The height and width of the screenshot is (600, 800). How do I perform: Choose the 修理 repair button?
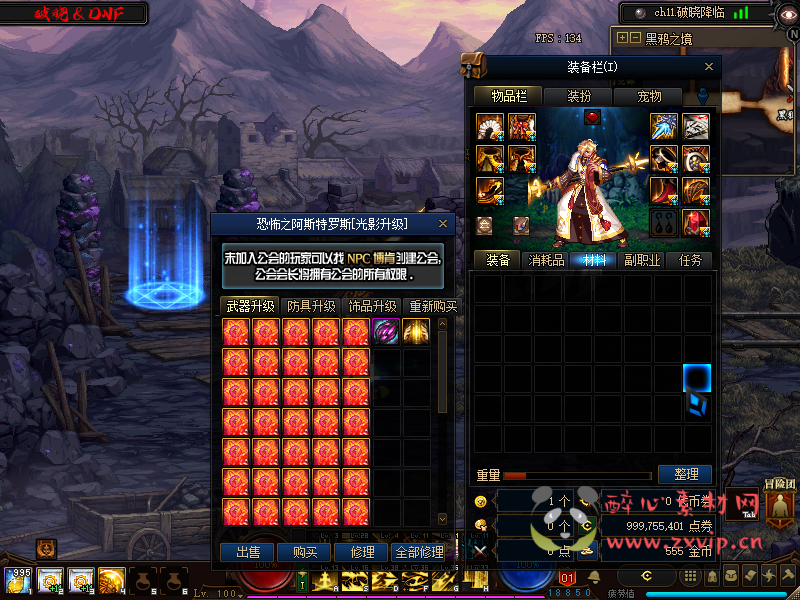pos(362,552)
